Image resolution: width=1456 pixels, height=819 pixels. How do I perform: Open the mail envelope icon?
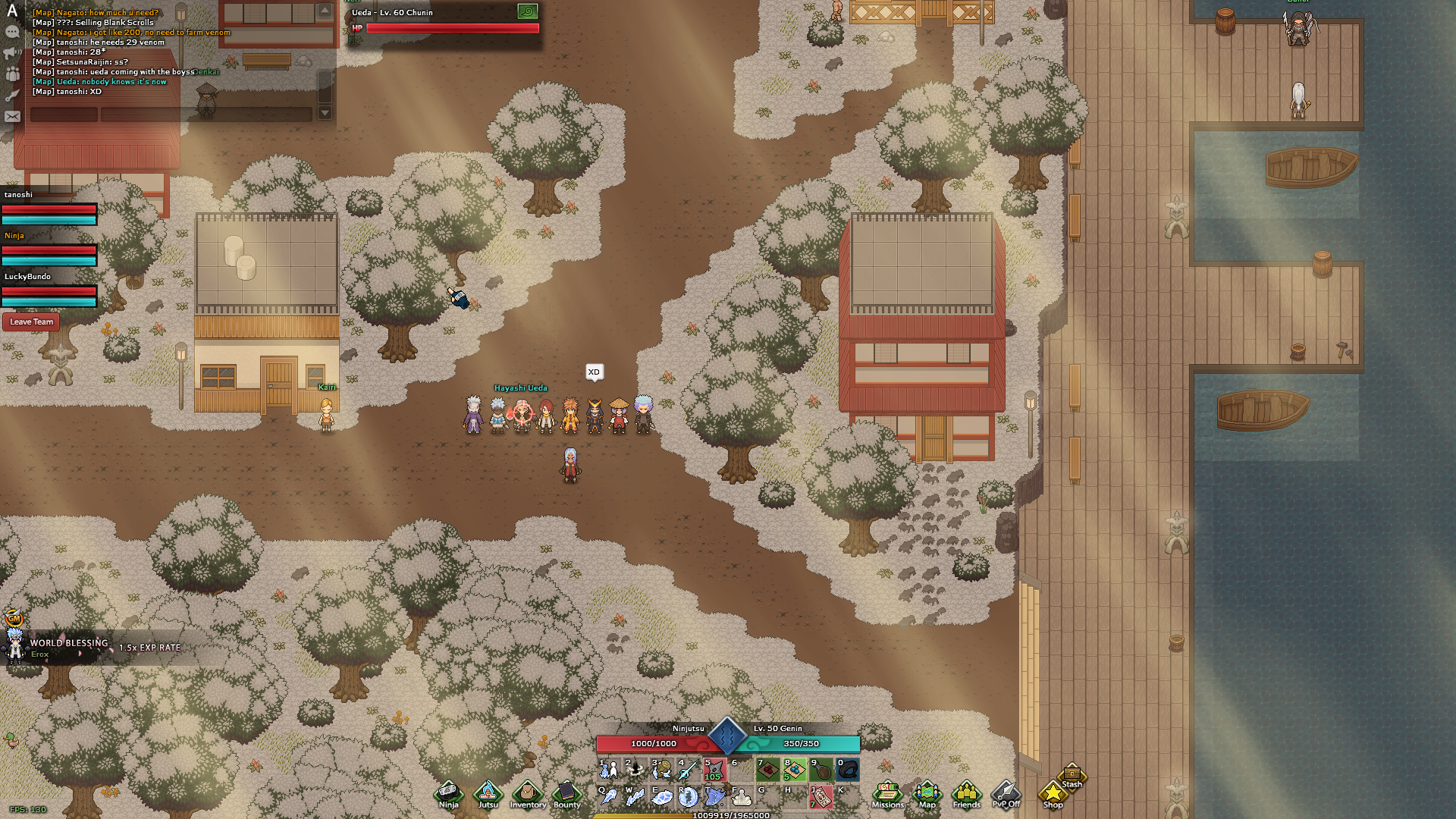[x=12, y=117]
